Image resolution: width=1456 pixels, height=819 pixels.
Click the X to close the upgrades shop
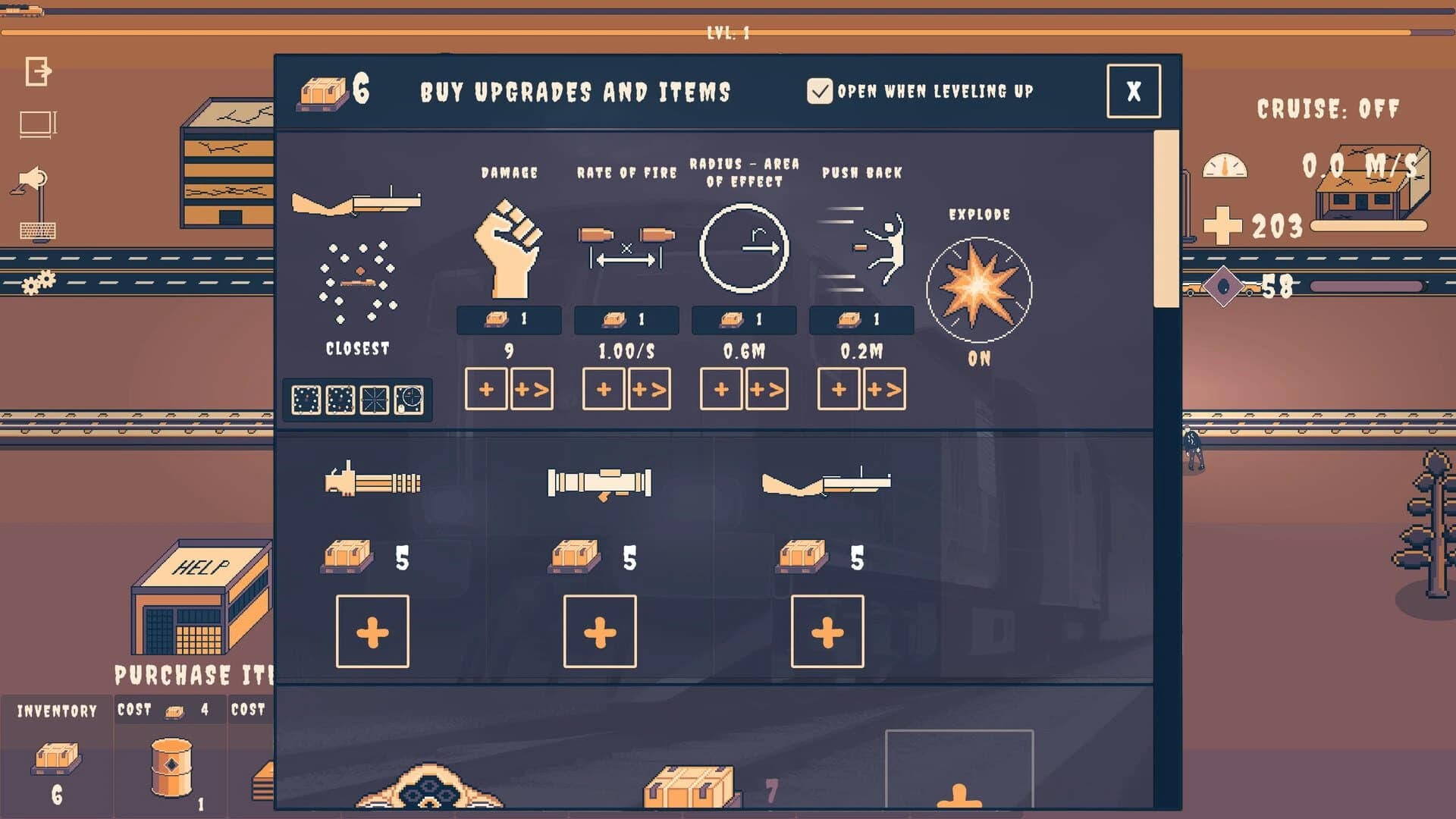pyautogui.click(x=1133, y=91)
